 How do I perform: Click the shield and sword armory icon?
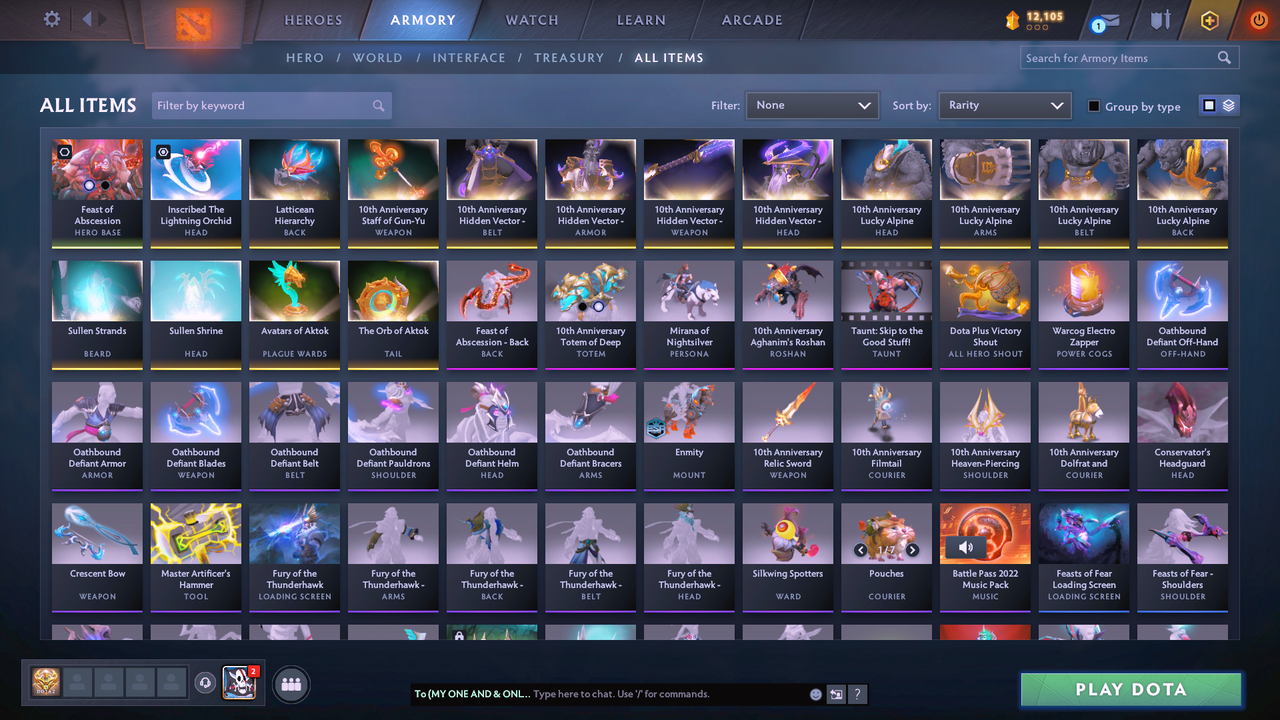click(1160, 20)
